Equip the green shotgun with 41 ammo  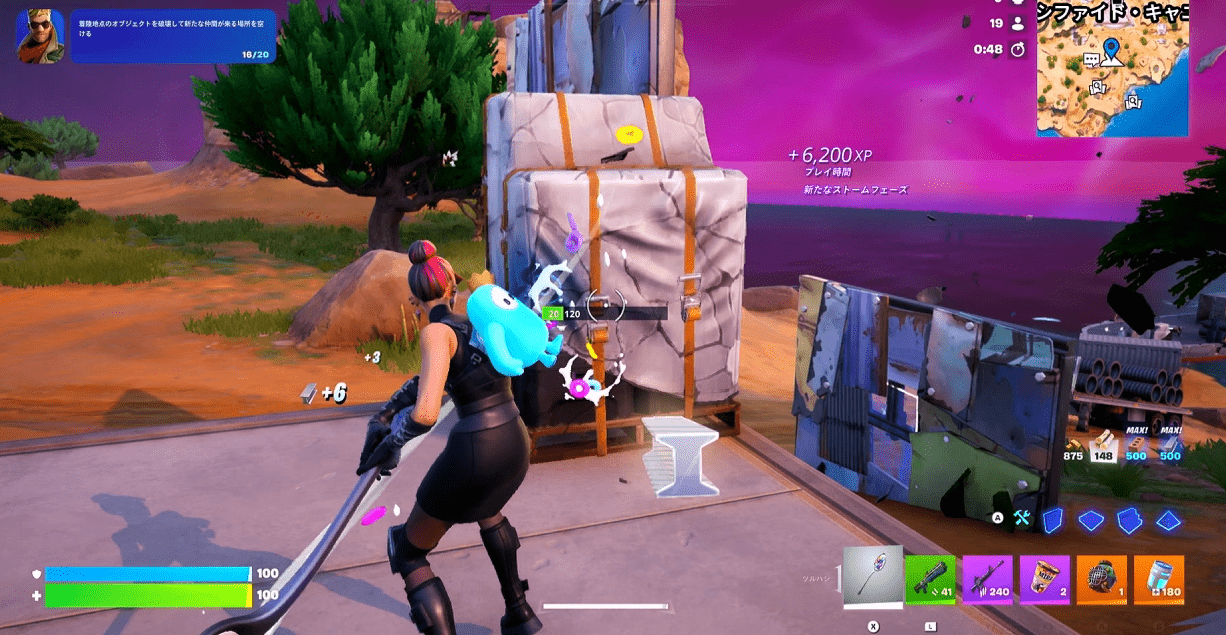tap(930, 580)
